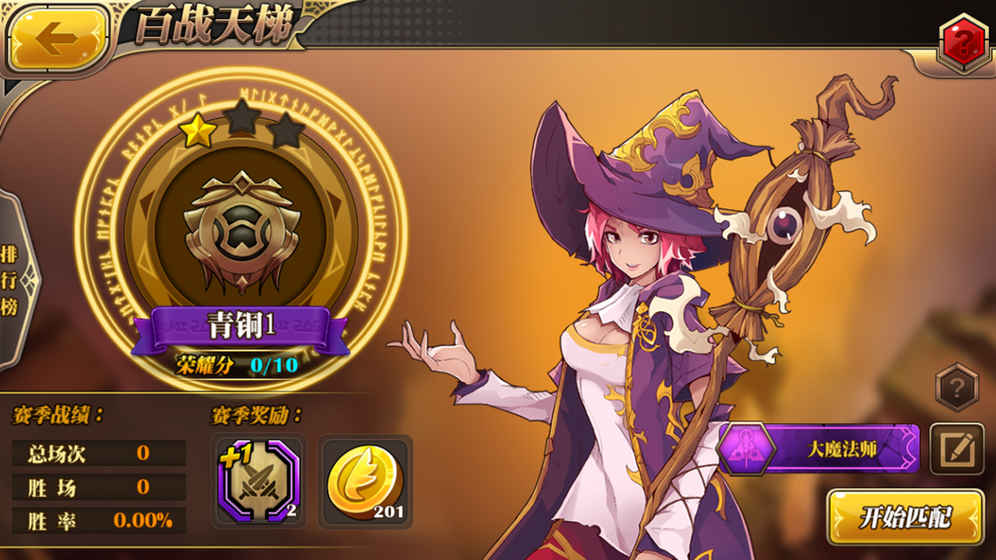
Task: View the gold coin season reward
Action: (366, 481)
